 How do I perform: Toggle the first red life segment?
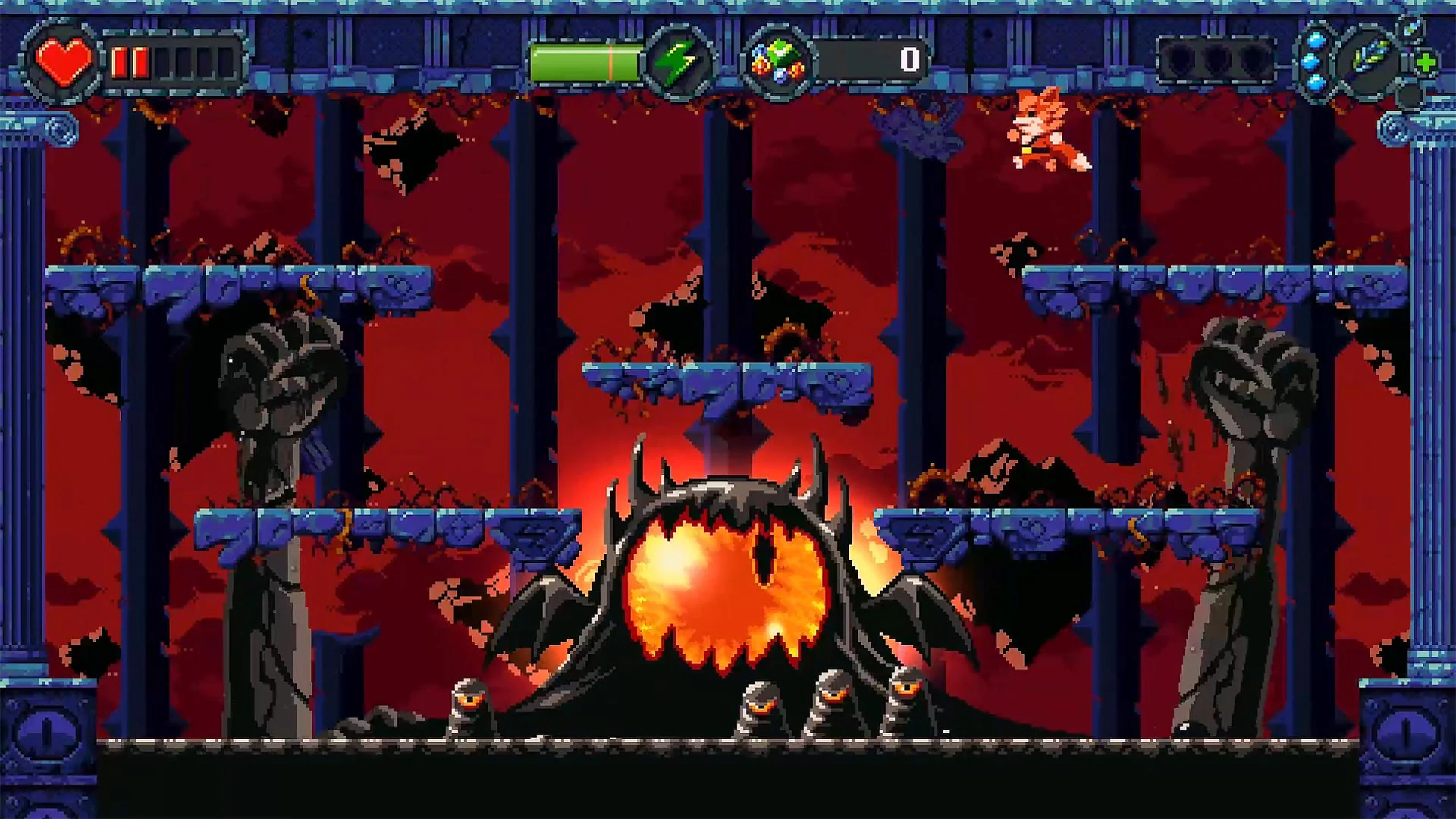pyautogui.click(x=119, y=61)
